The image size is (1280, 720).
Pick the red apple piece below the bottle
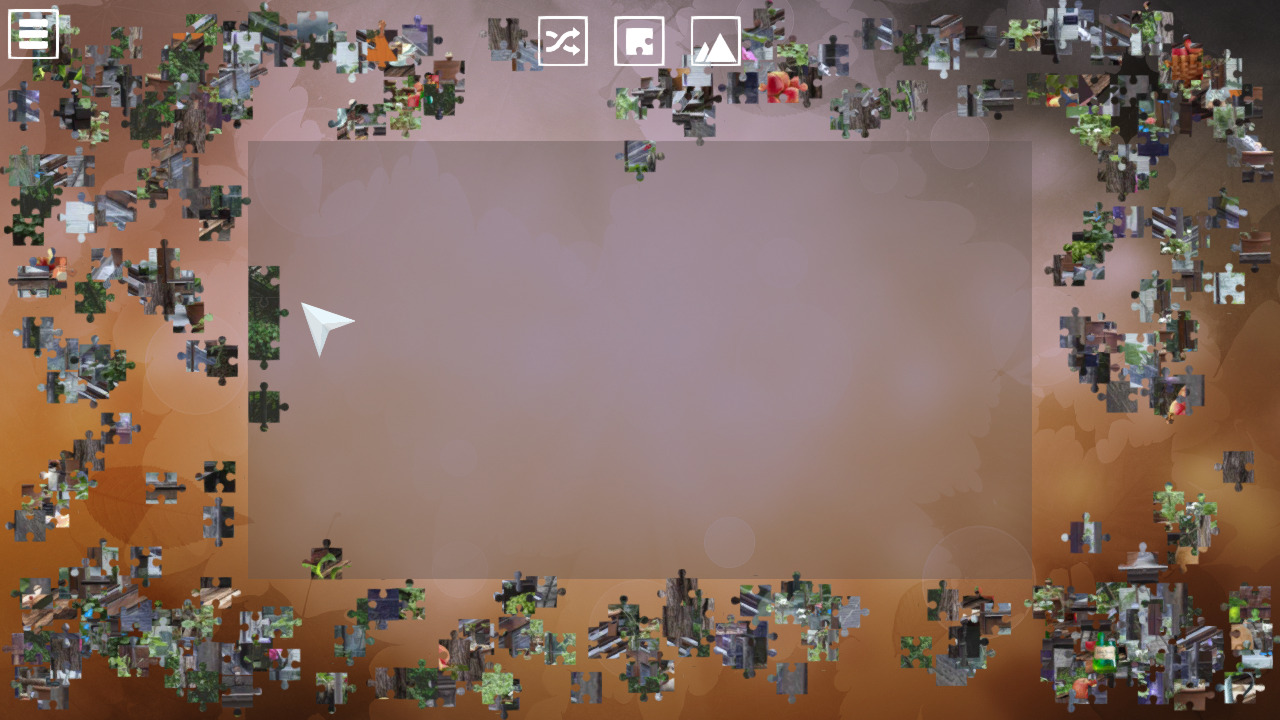tap(1083, 685)
